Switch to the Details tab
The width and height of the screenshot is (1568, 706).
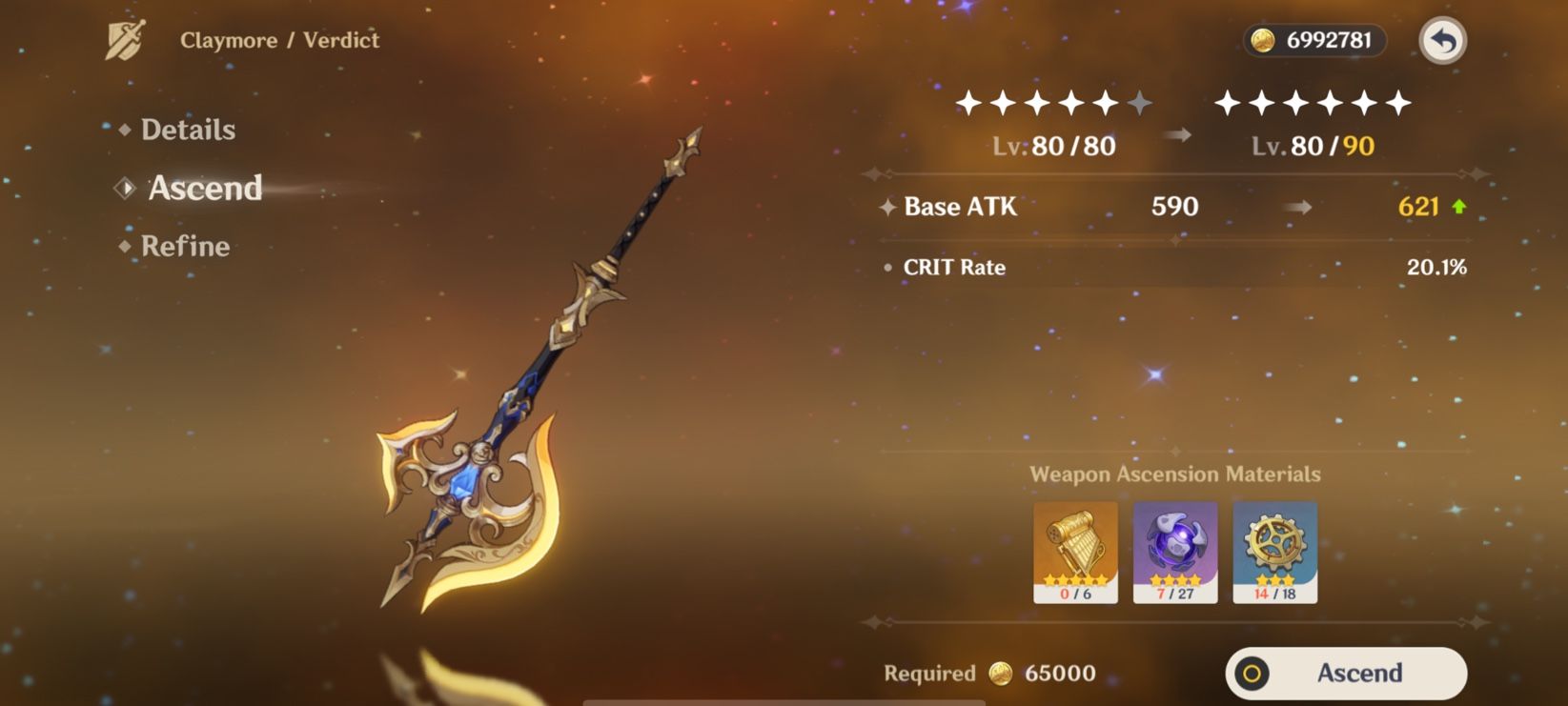(188, 130)
